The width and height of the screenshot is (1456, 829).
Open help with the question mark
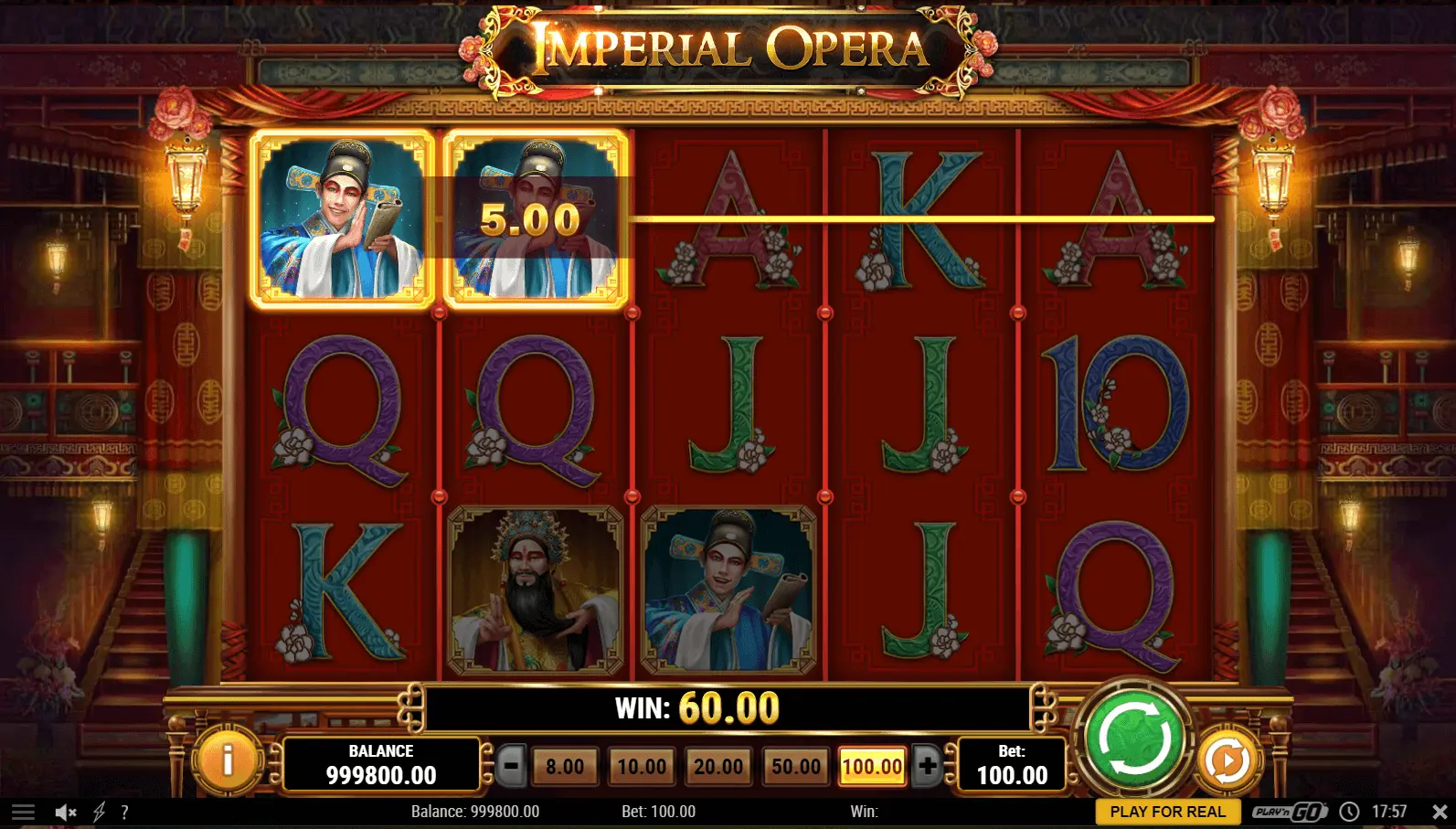coord(124,812)
